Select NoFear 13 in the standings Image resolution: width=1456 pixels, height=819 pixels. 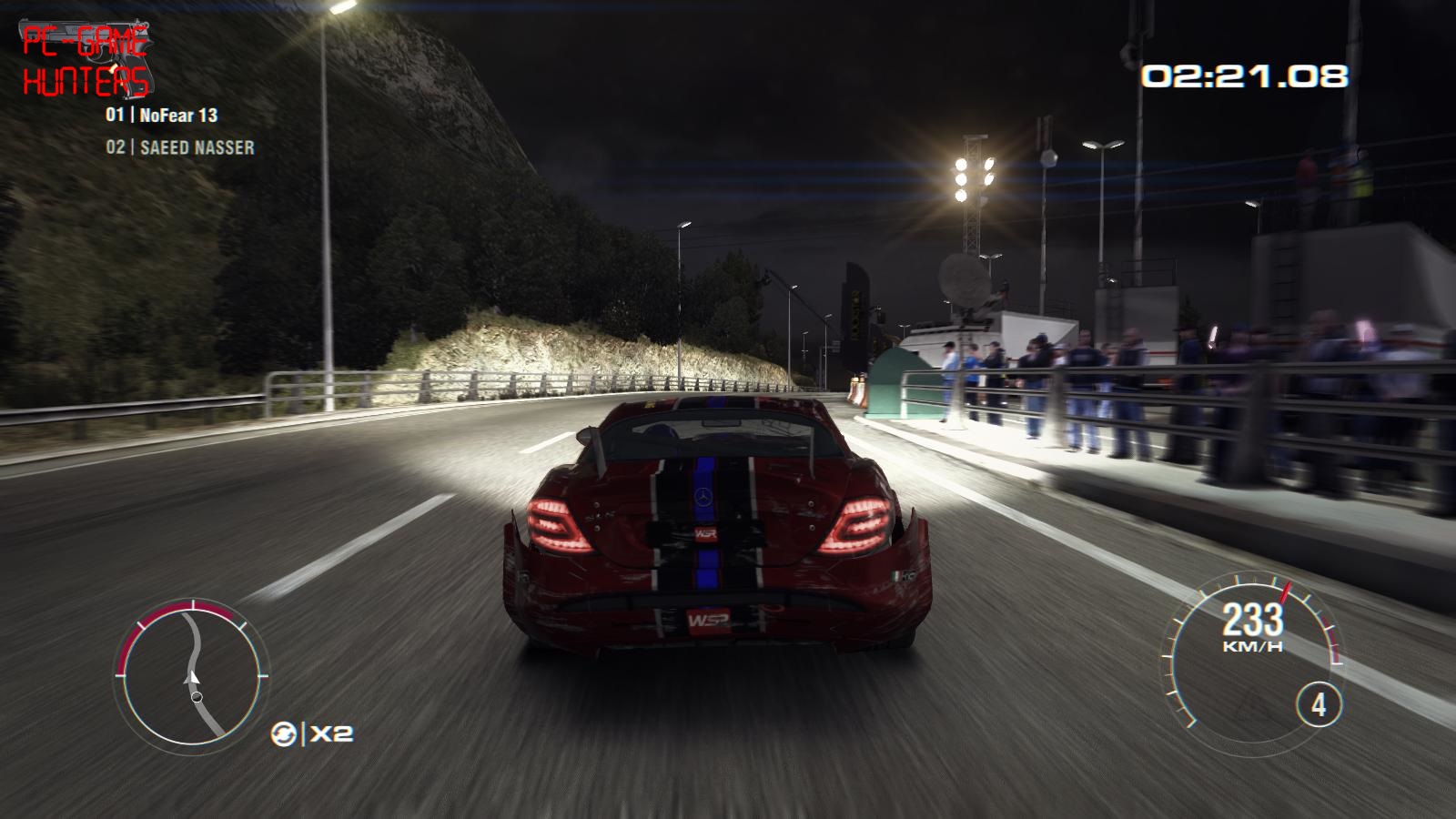162,116
